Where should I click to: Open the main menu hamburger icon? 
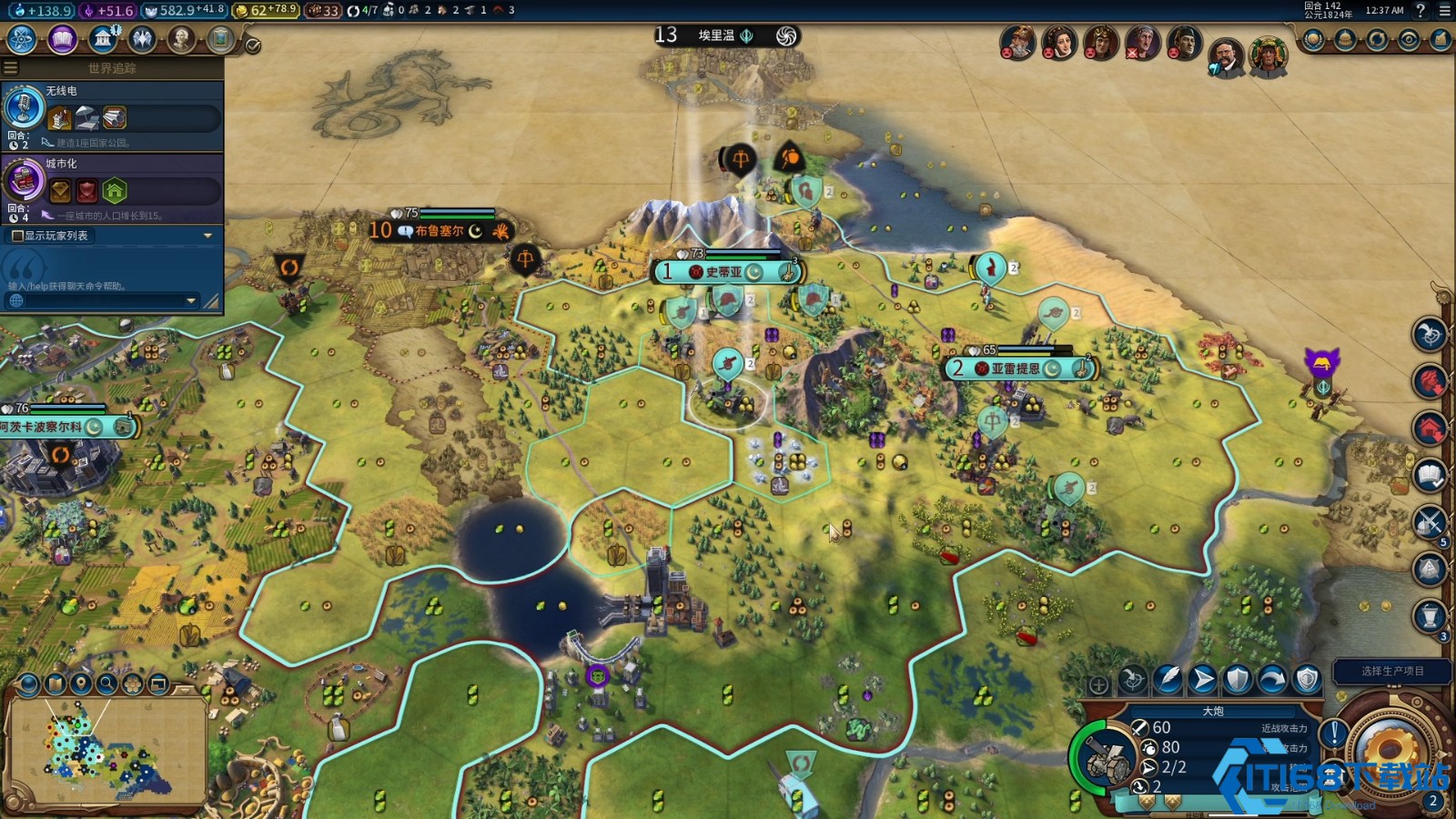[1445, 11]
